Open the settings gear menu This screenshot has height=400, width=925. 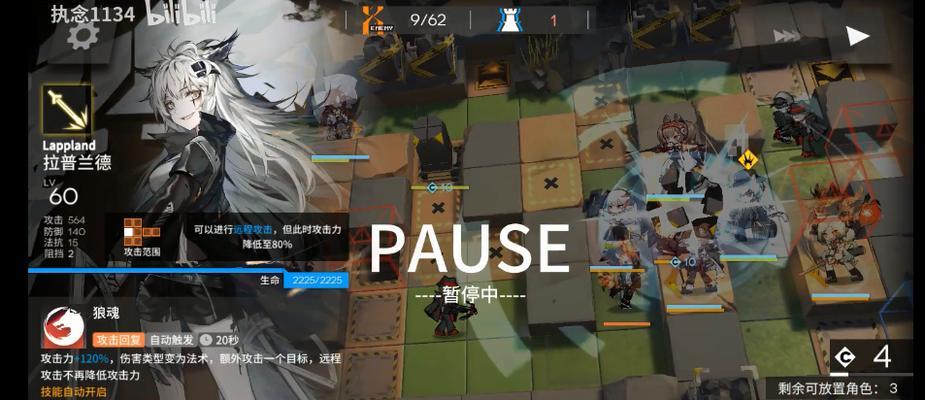[80, 36]
